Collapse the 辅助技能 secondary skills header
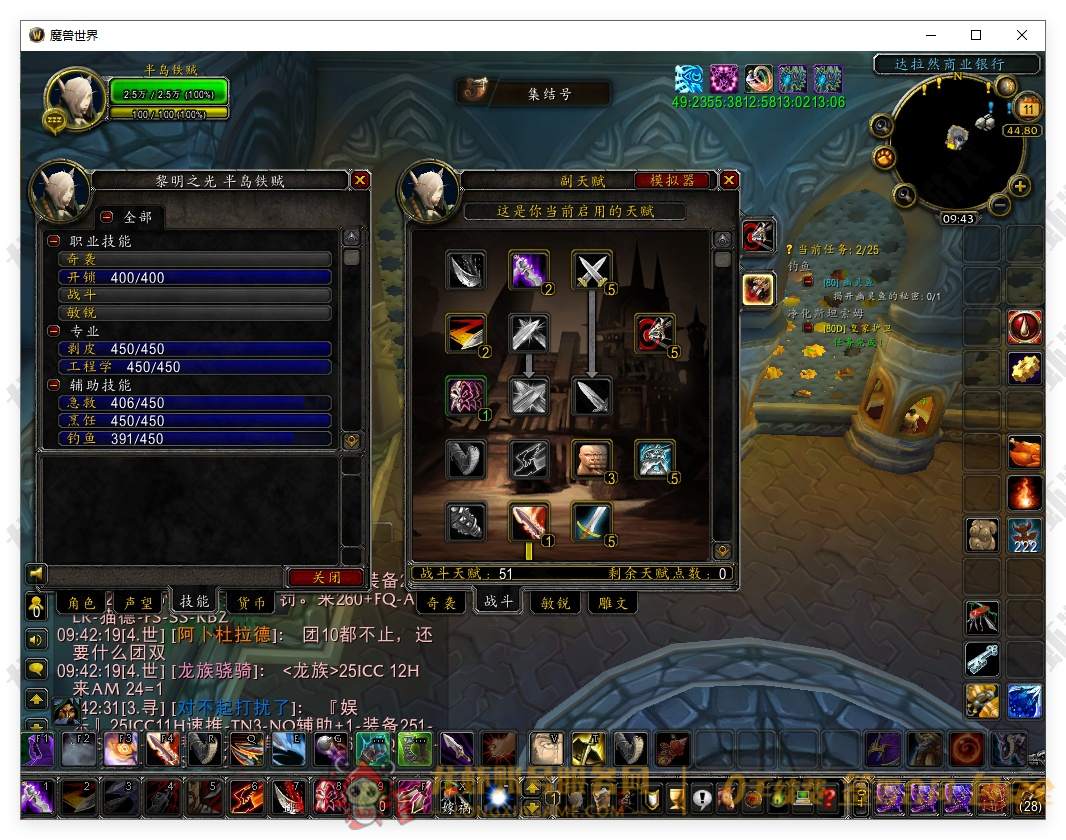This screenshot has width=1066, height=840. (54, 385)
